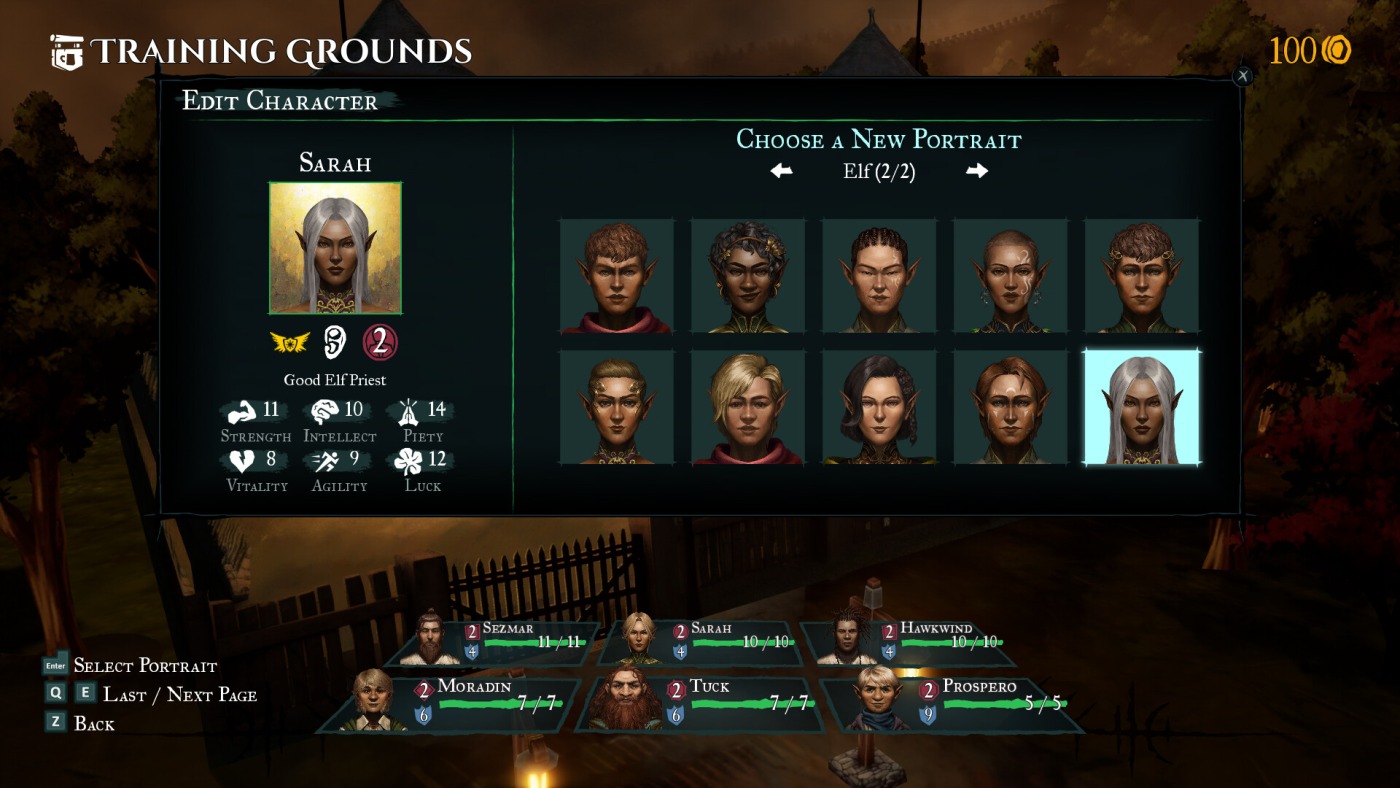The image size is (1400, 788).
Task: Choose the shaved-head tattooed elf portrait
Action: 1010,276
